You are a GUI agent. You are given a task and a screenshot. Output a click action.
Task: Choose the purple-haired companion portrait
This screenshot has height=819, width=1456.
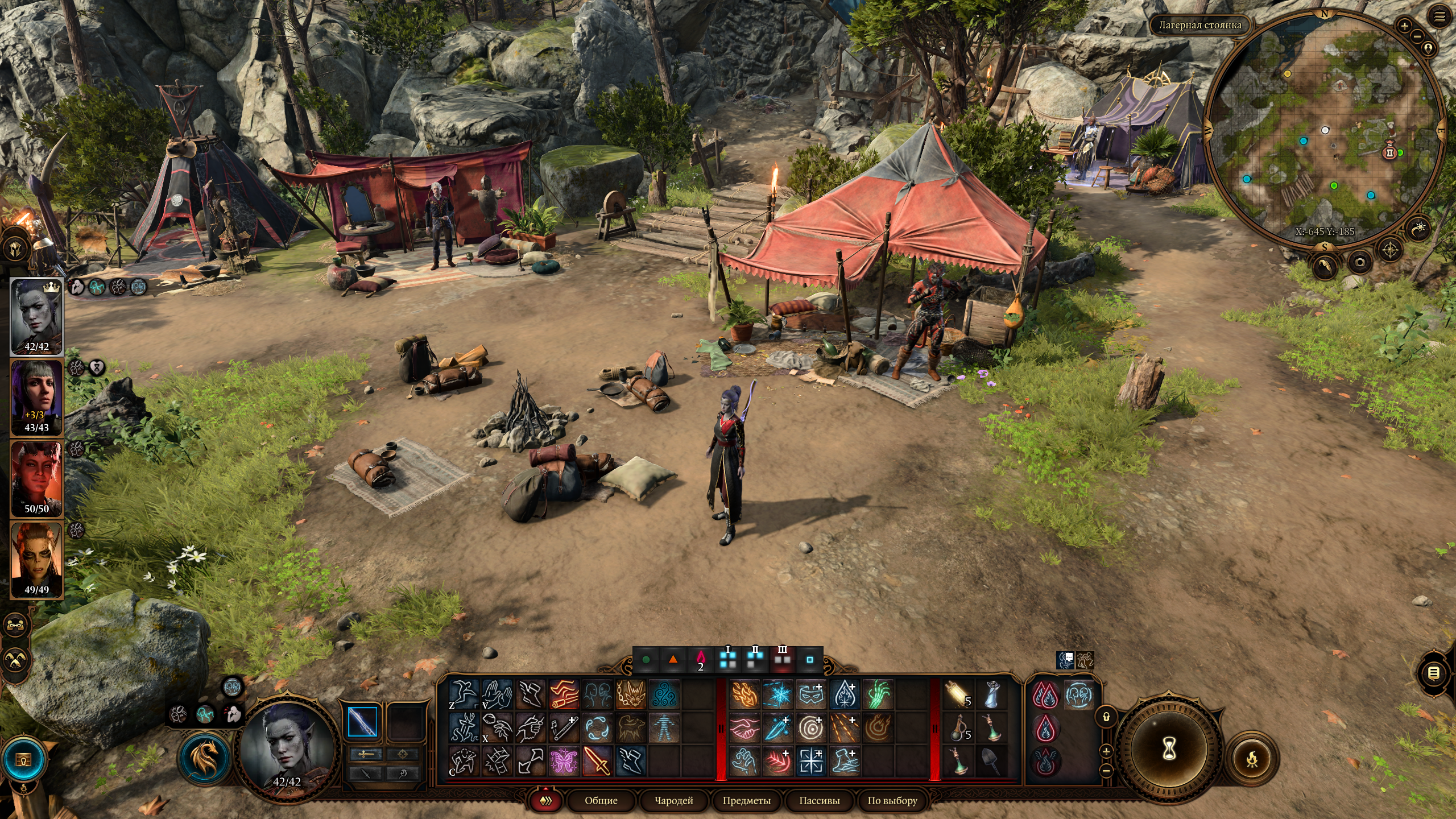pos(36,397)
